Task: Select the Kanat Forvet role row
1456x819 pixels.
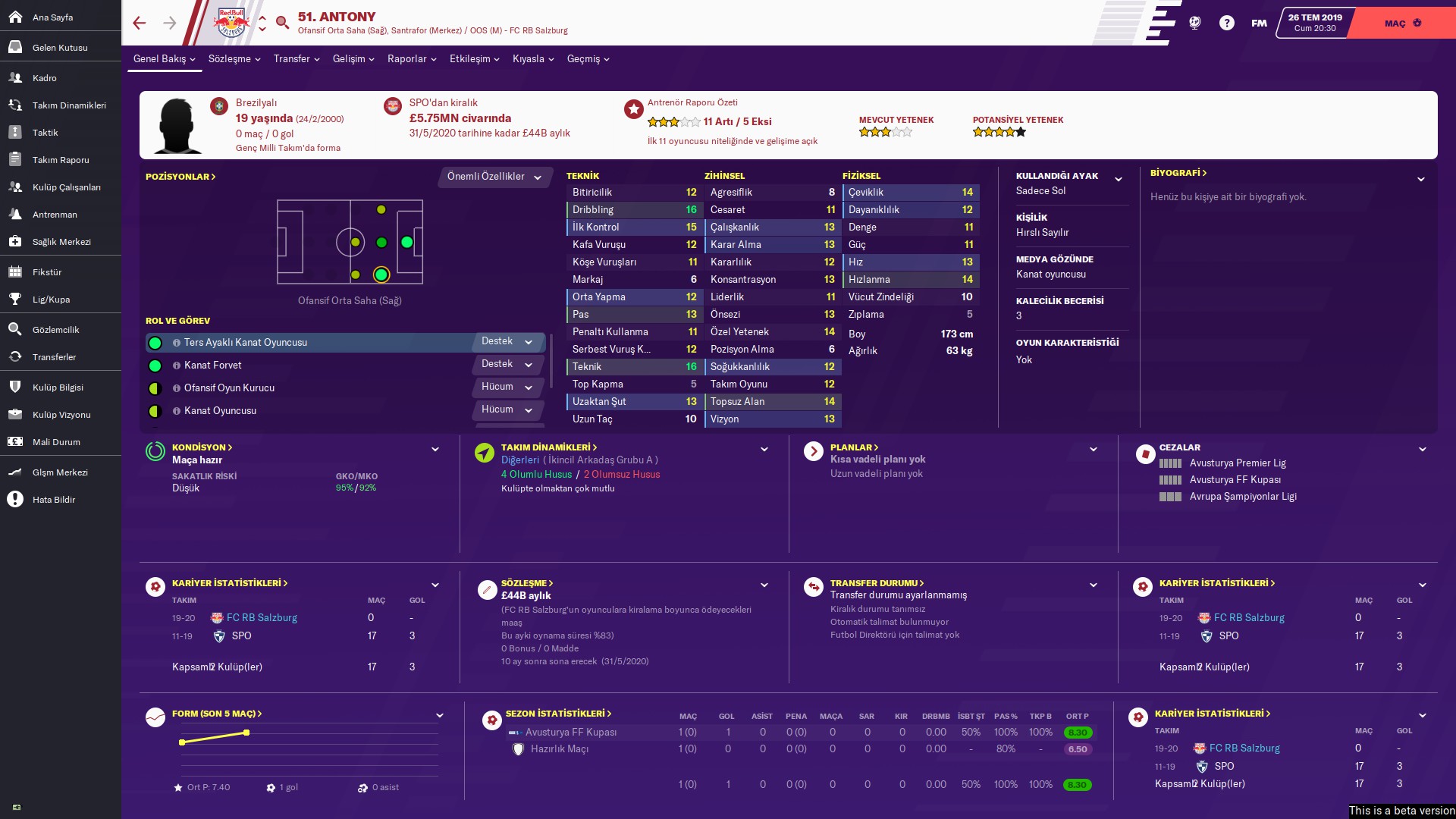Action: pos(303,366)
